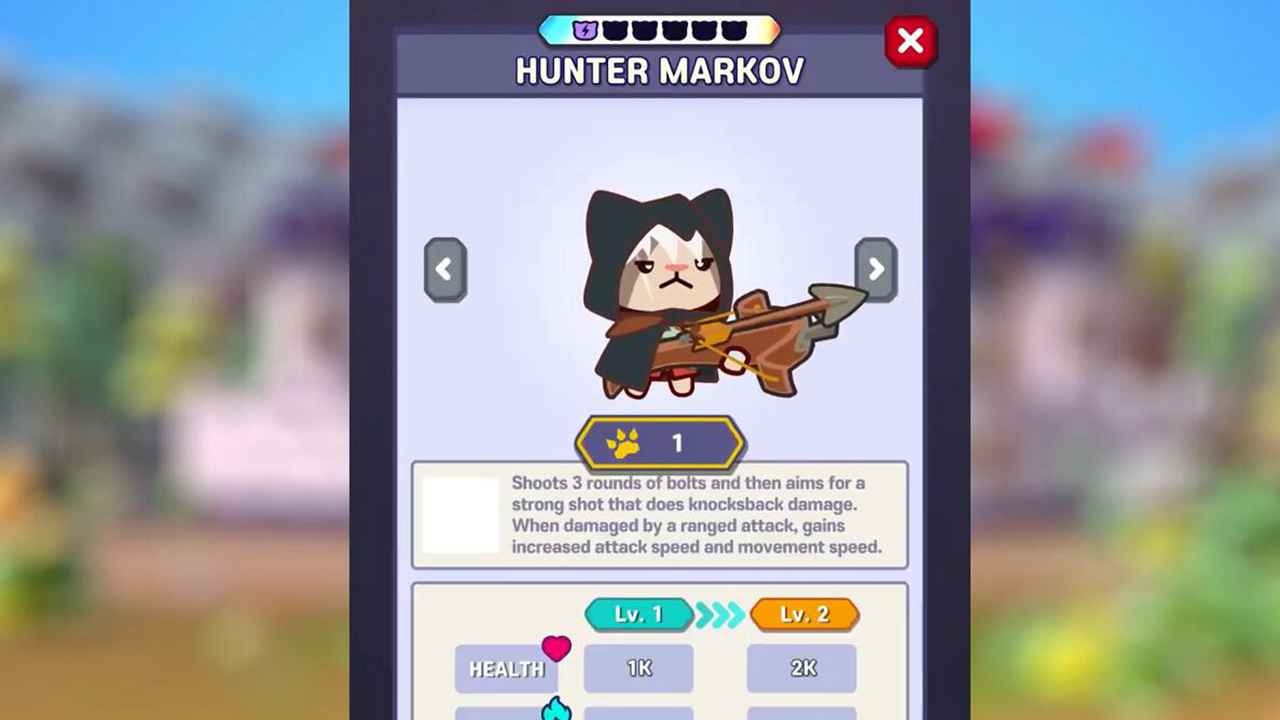The image size is (1280, 720).
Task: Open the previous character with the left arrow
Action: coord(444,269)
